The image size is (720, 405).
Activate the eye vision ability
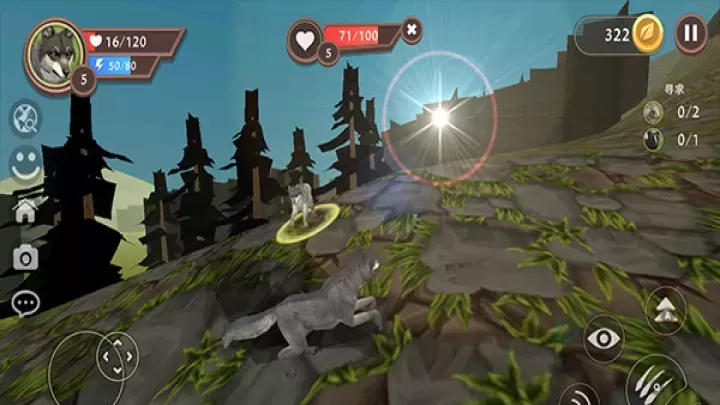click(603, 339)
